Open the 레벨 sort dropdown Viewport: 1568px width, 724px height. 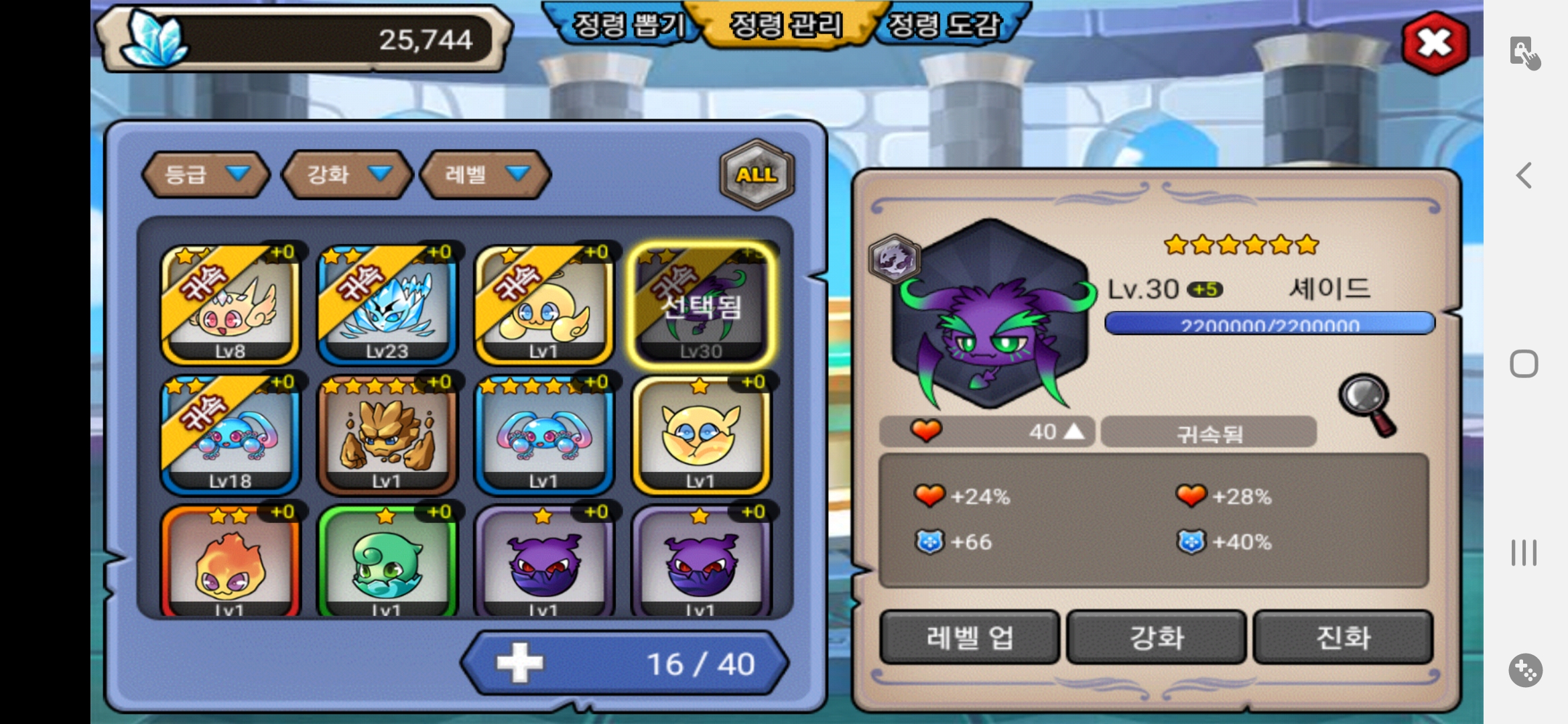485,174
